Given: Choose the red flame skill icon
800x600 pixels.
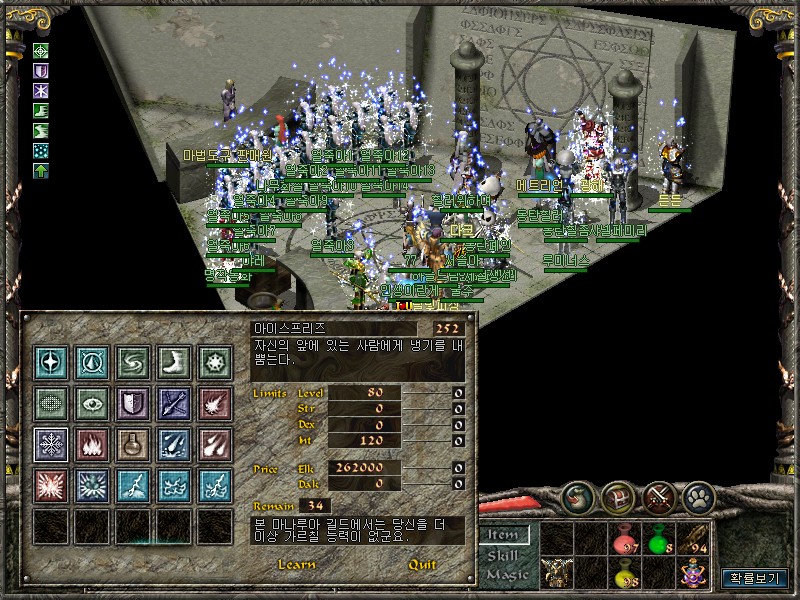Looking at the screenshot, I should point(91,443).
